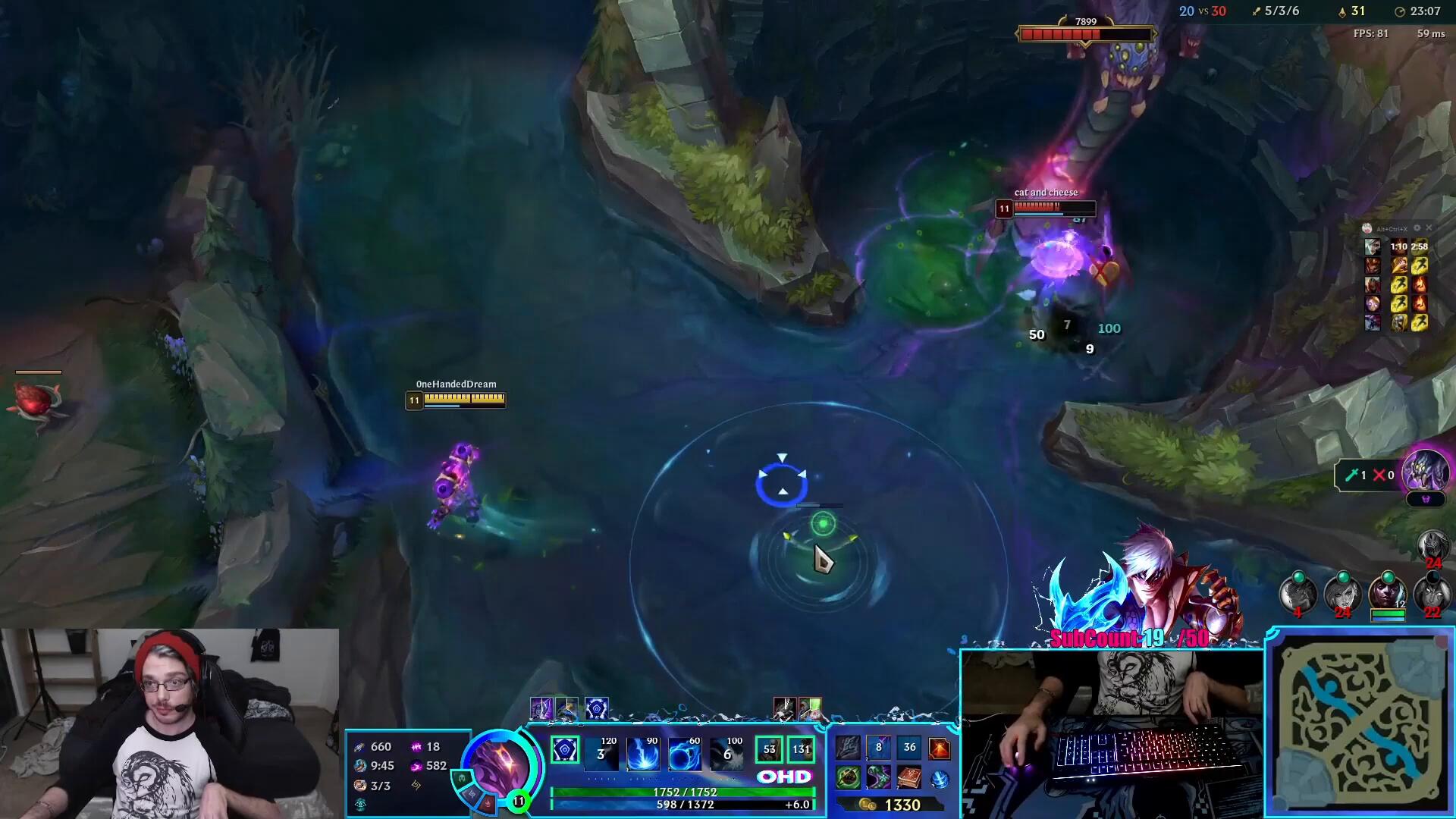Viewport: 1456px width, 819px height.
Task: Use the spellbook item in inventory
Action: coord(908,778)
